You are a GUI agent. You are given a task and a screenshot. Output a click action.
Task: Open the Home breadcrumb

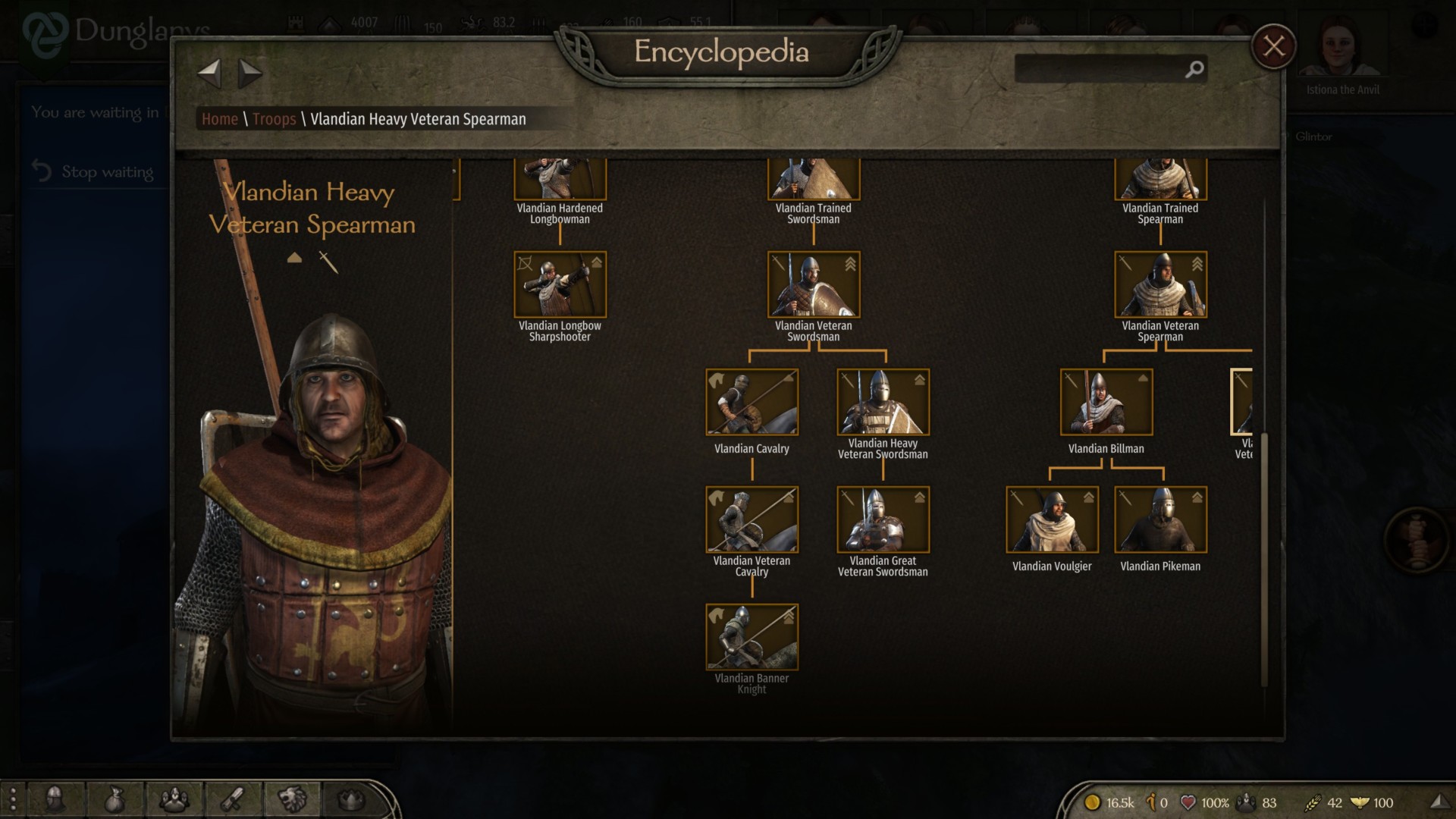[221, 119]
